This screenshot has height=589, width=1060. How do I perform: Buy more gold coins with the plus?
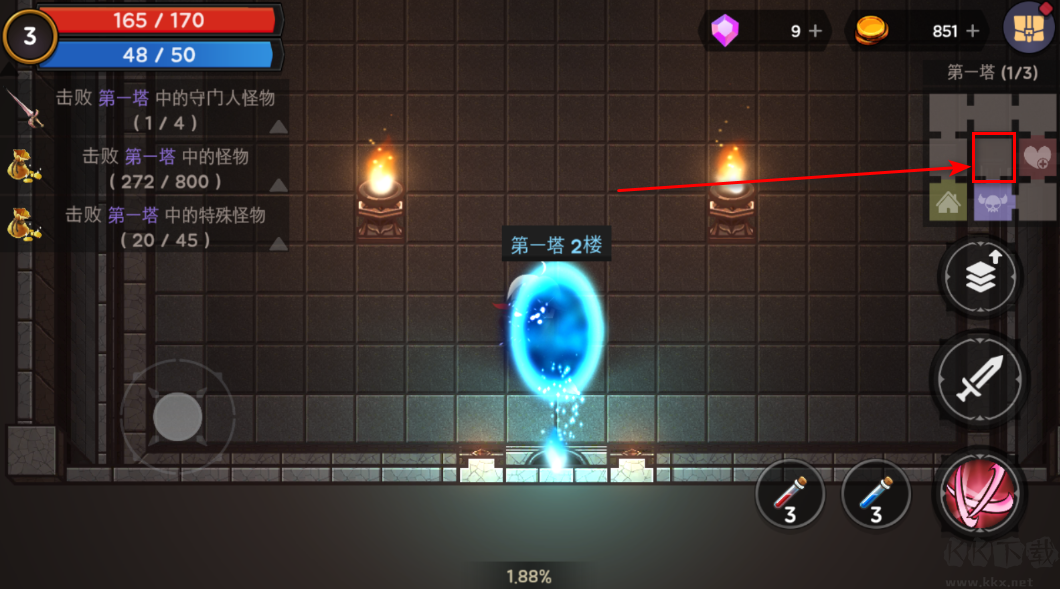(x=970, y=31)
